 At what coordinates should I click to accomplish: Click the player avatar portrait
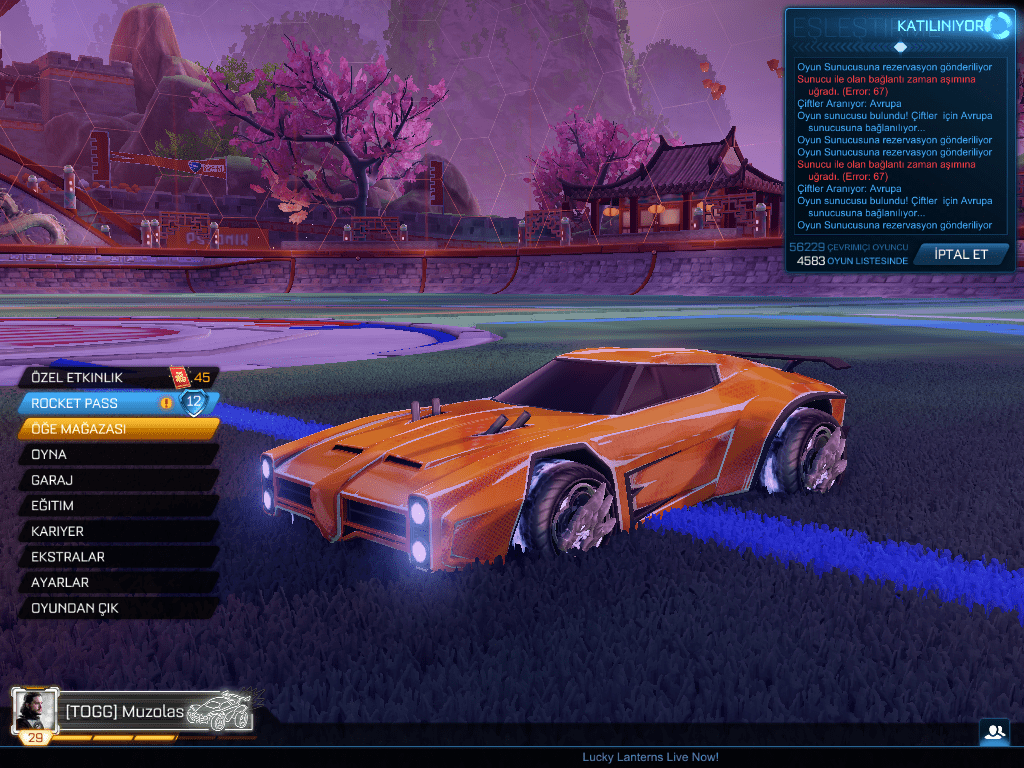coord(36,709)
